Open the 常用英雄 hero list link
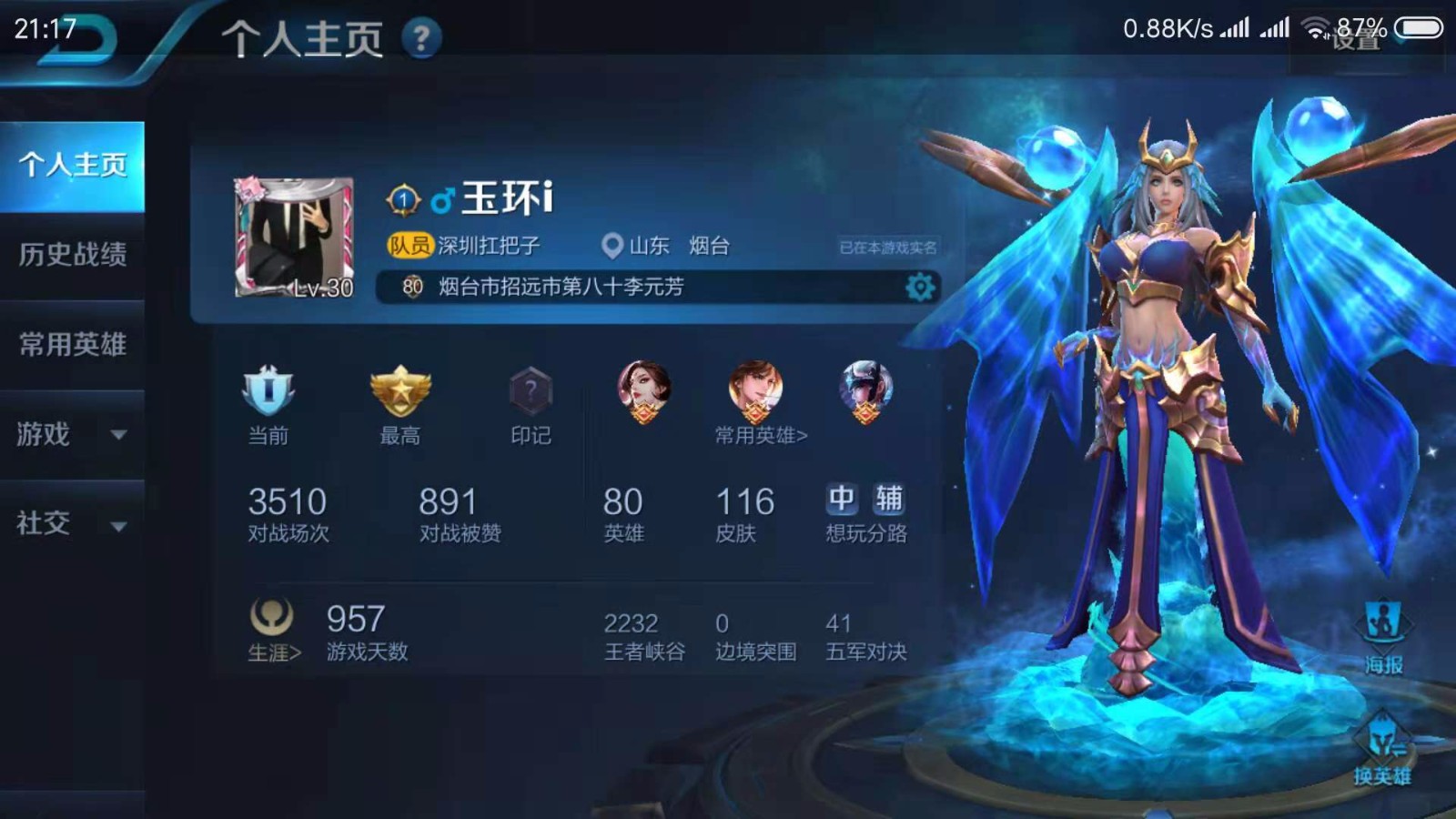 761,436
